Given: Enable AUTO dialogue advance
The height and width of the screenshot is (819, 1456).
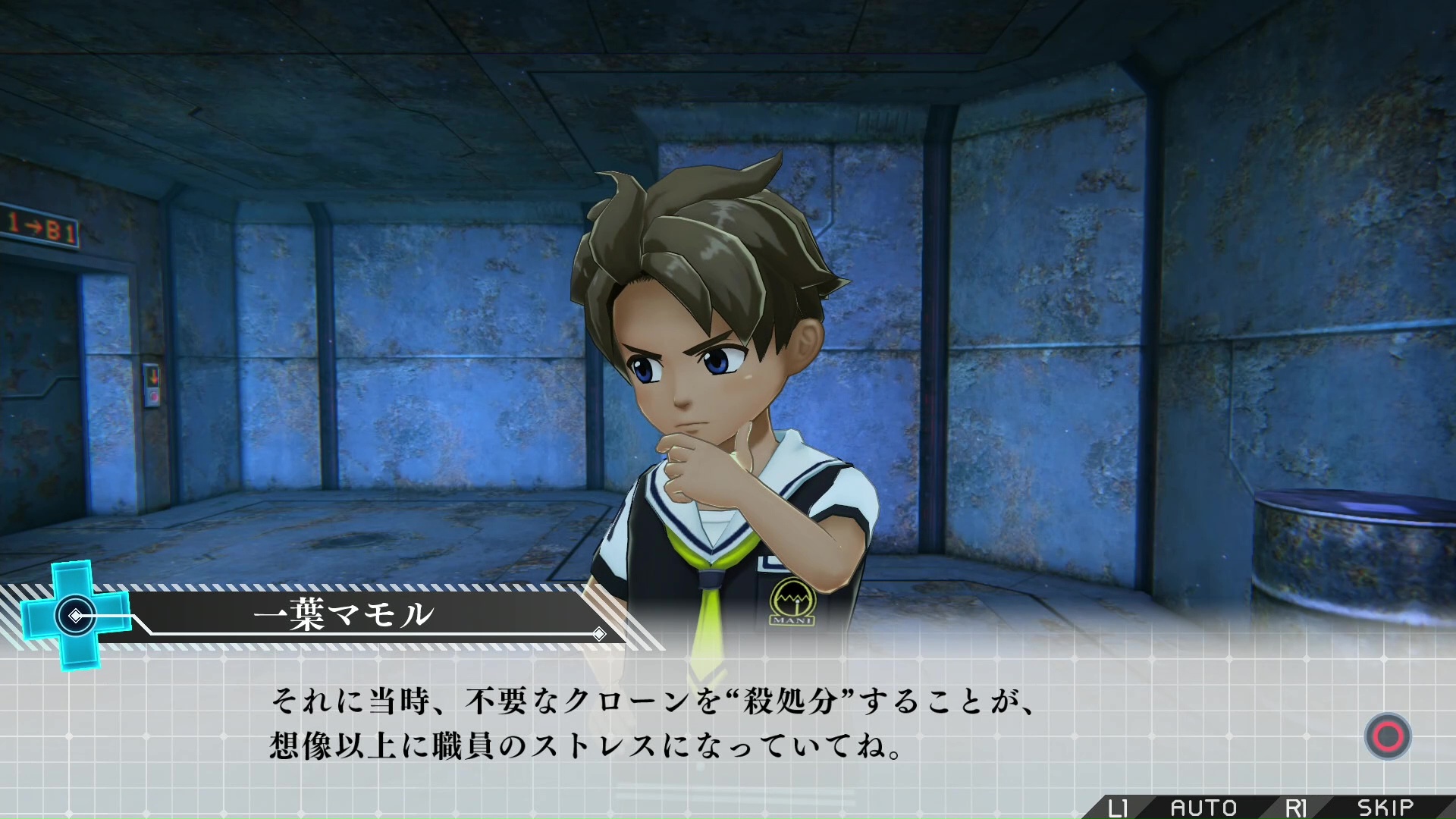Looking at the screenshot, I should pyautogui.click(x=1203, y=808).
